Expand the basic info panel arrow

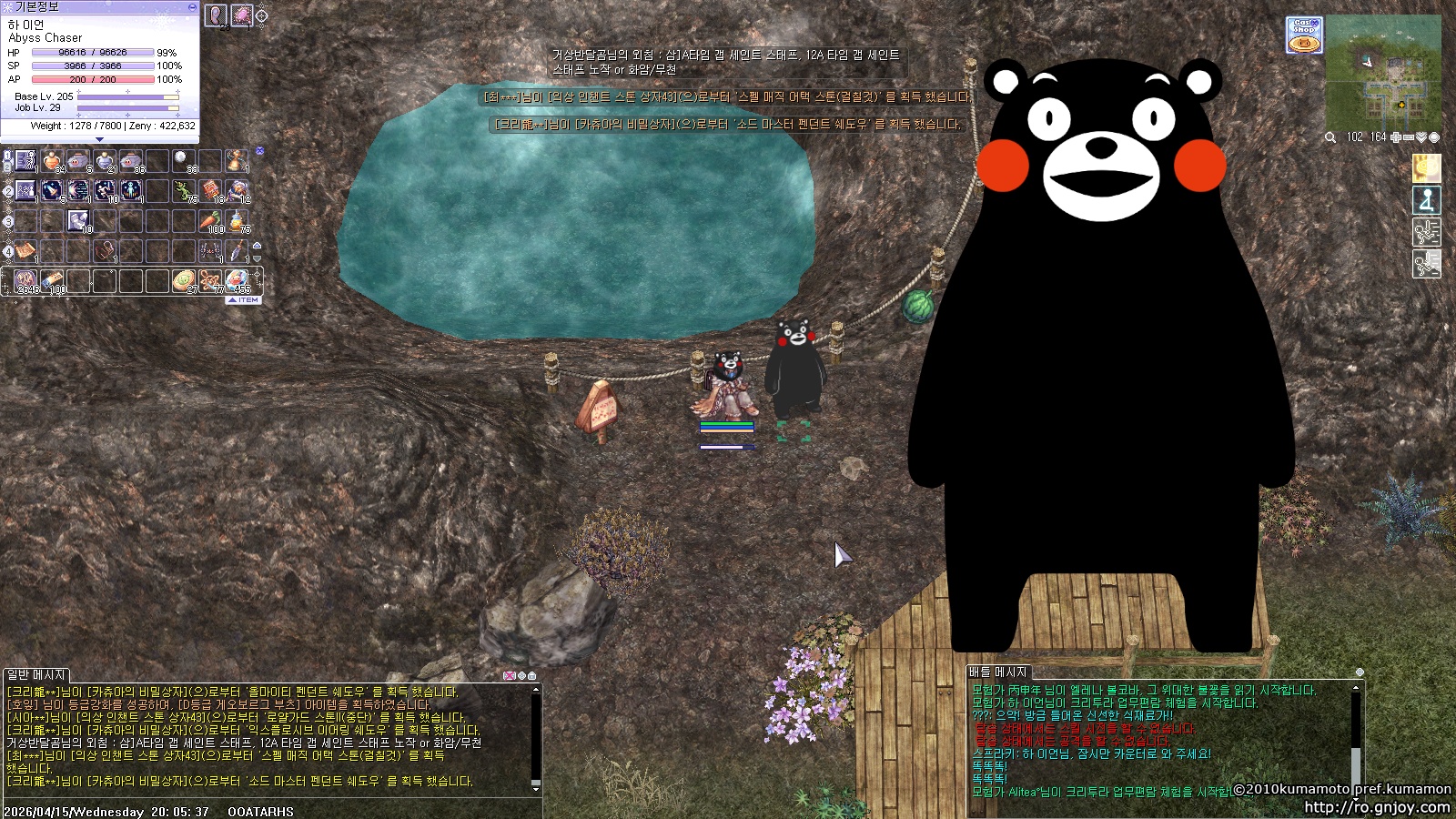99,139
